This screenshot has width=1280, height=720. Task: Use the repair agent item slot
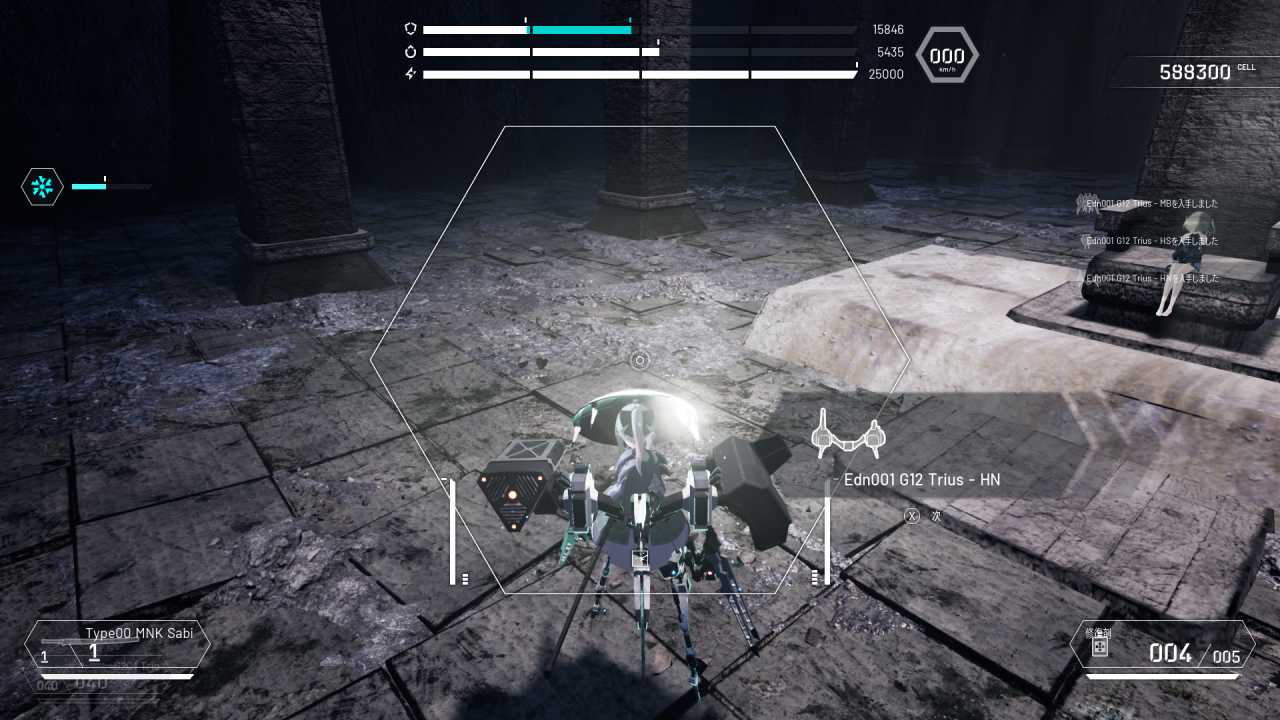coord(1162,646)
